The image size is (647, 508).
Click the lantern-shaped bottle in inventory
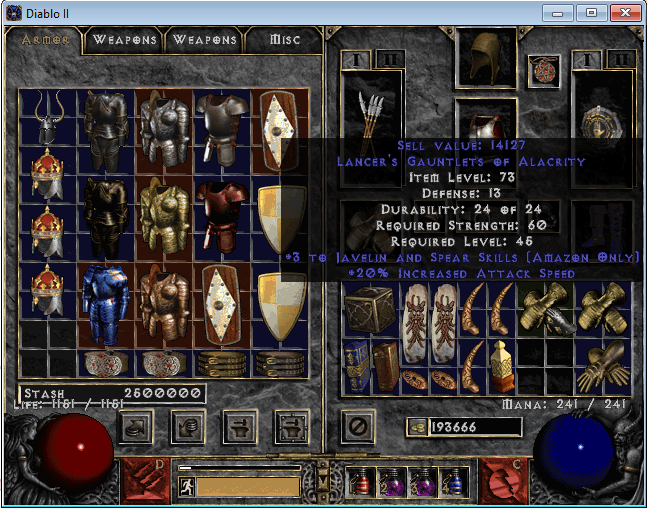tap(500, 365)
